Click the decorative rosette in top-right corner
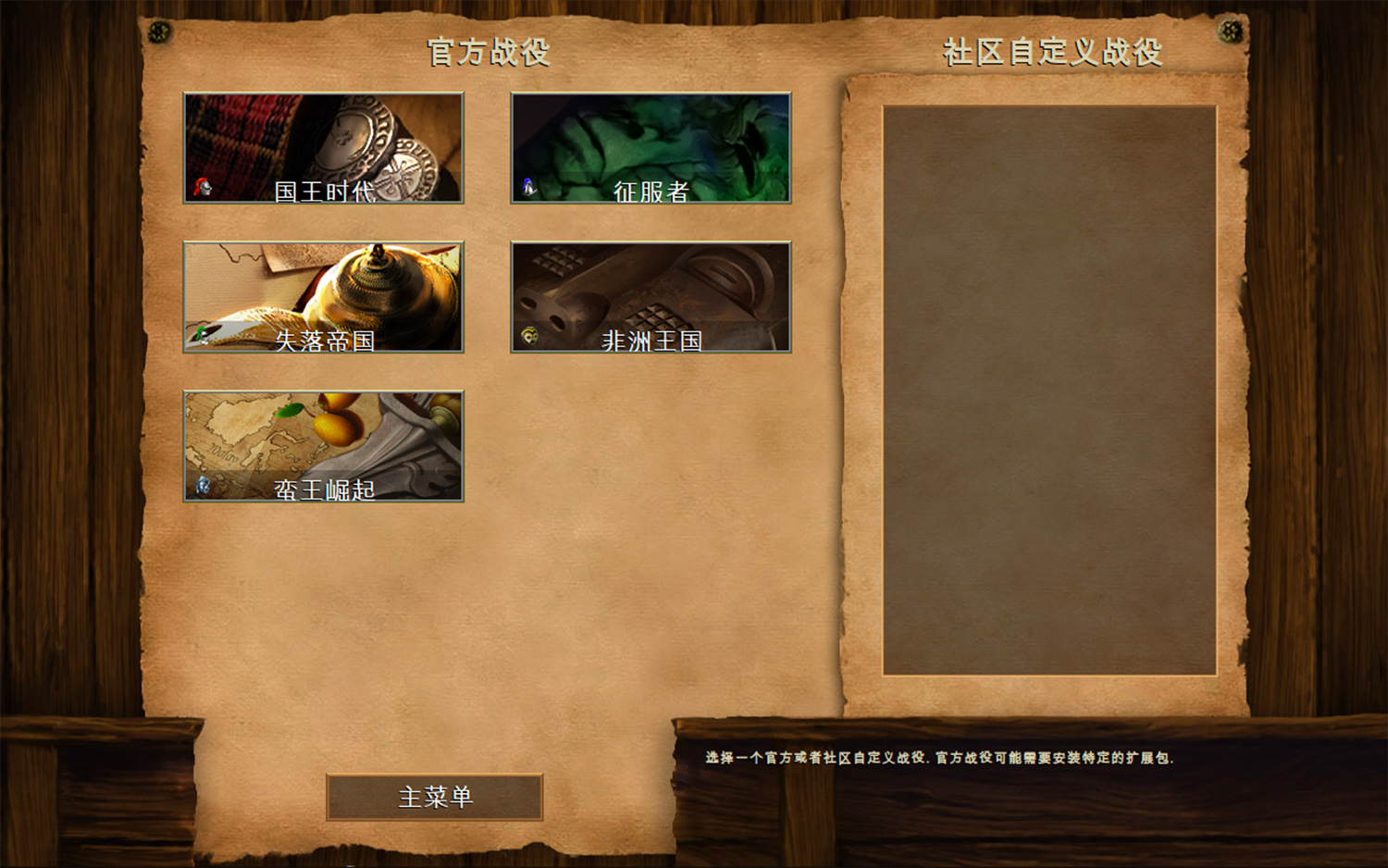 1230,31
